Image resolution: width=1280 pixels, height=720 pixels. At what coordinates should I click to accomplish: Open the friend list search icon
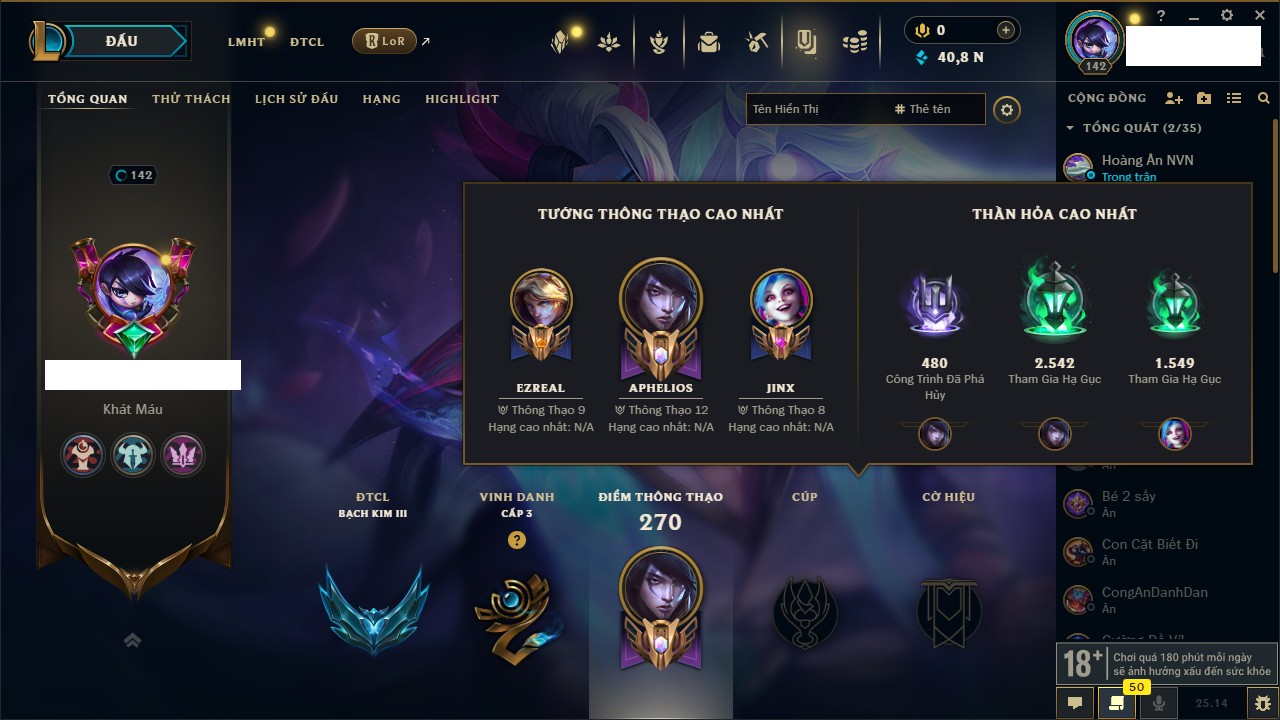(x=1264, y=98)
